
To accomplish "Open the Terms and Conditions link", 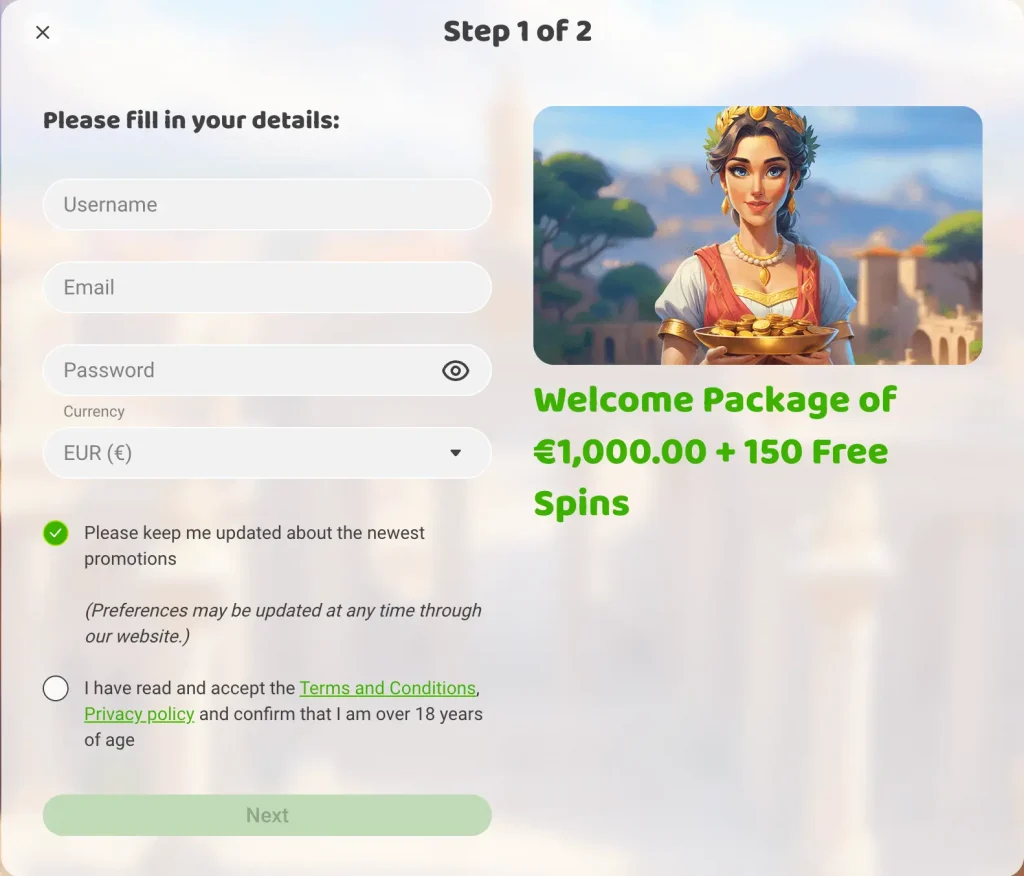I will (x=387, y=689).
